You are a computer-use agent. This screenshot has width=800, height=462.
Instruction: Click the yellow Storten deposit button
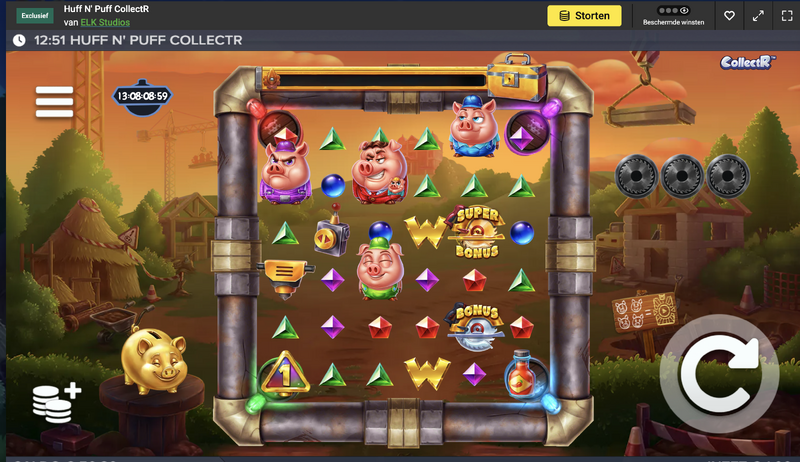(x=584, y=16)
